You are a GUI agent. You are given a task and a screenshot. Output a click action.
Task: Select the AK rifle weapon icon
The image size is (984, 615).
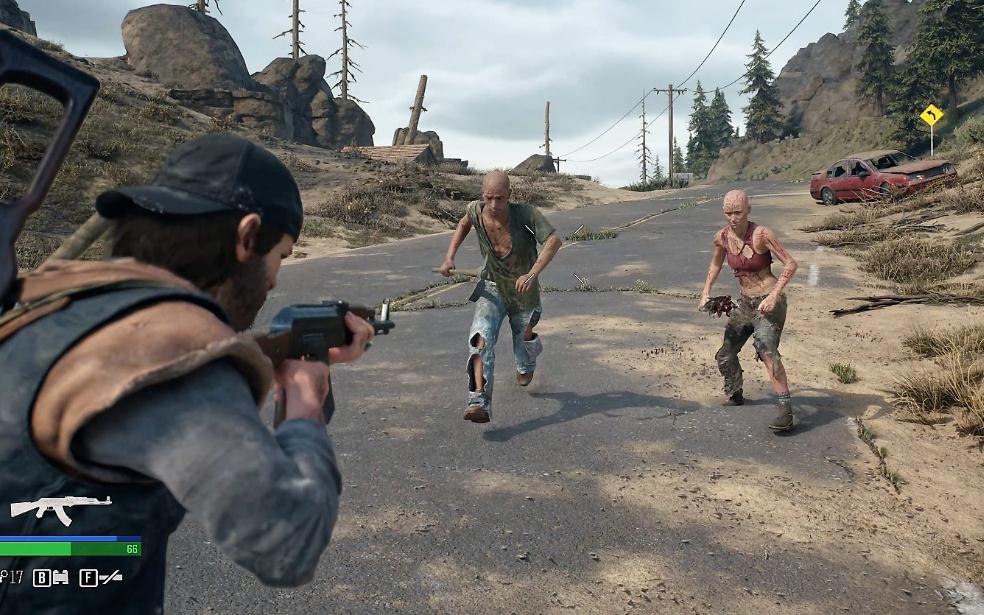click(60, 508)
